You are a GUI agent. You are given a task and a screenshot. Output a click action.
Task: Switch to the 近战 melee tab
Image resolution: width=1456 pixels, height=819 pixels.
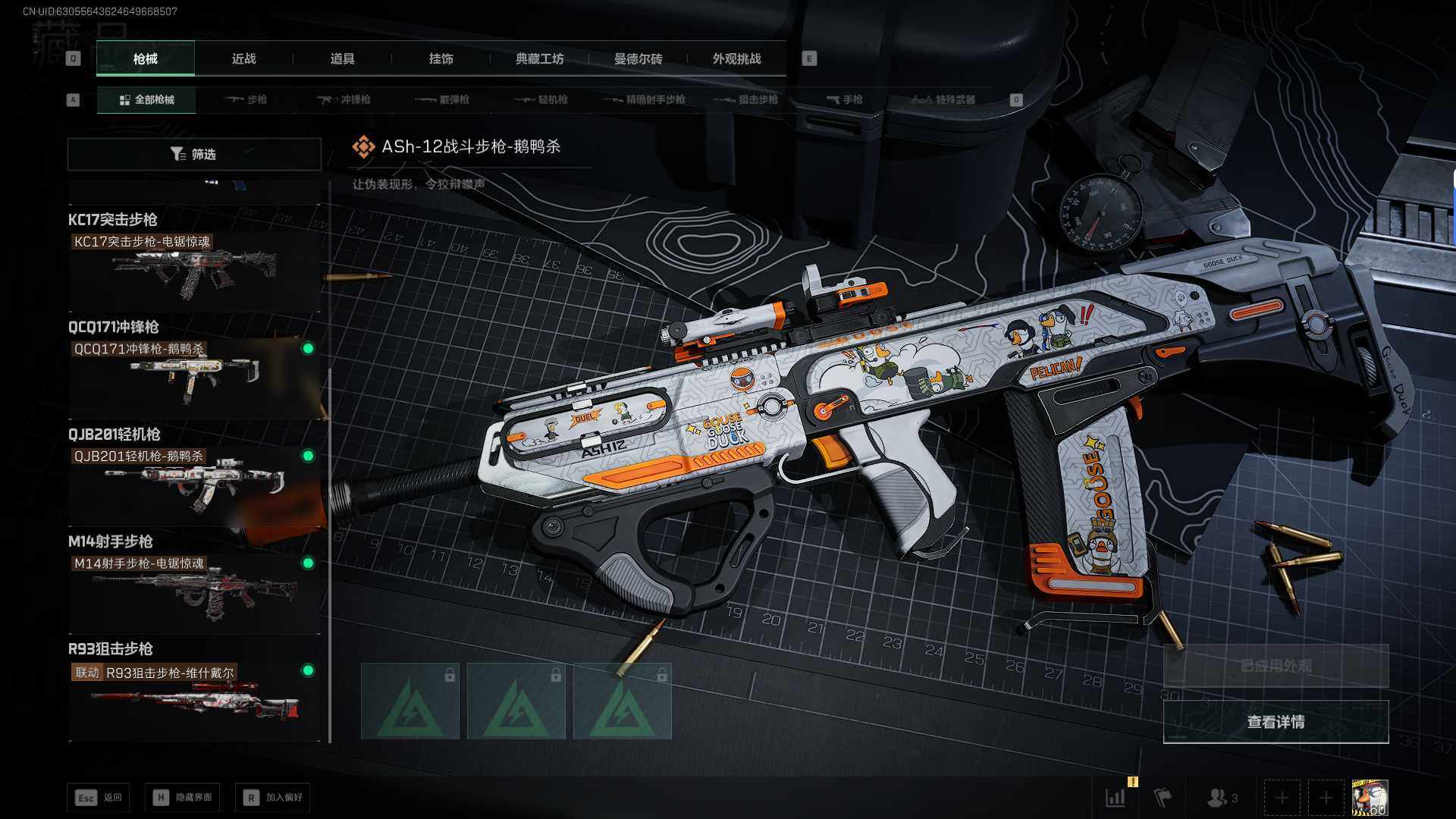coord(243,59)
